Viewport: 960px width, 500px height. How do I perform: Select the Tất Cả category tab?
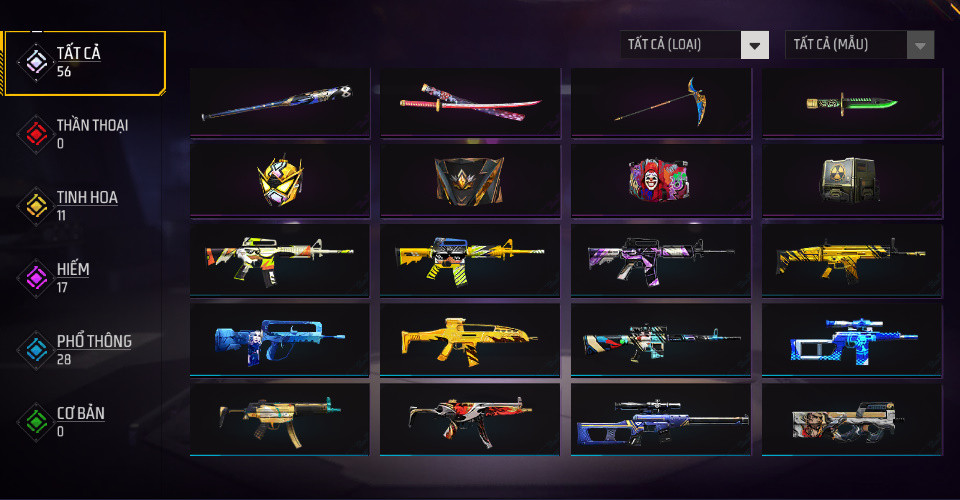[84, 62]
